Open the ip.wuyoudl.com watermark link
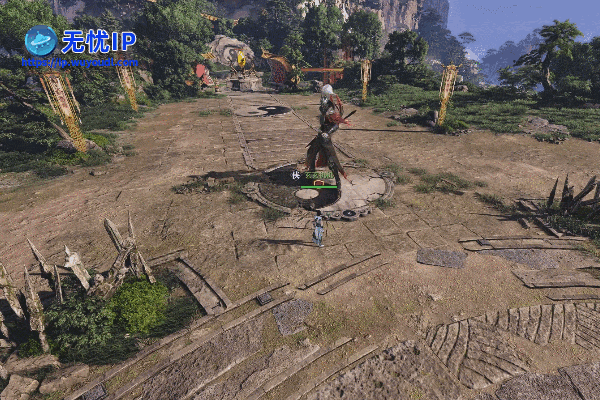Screen dimensions: 600x400 [x=78, y=61]
